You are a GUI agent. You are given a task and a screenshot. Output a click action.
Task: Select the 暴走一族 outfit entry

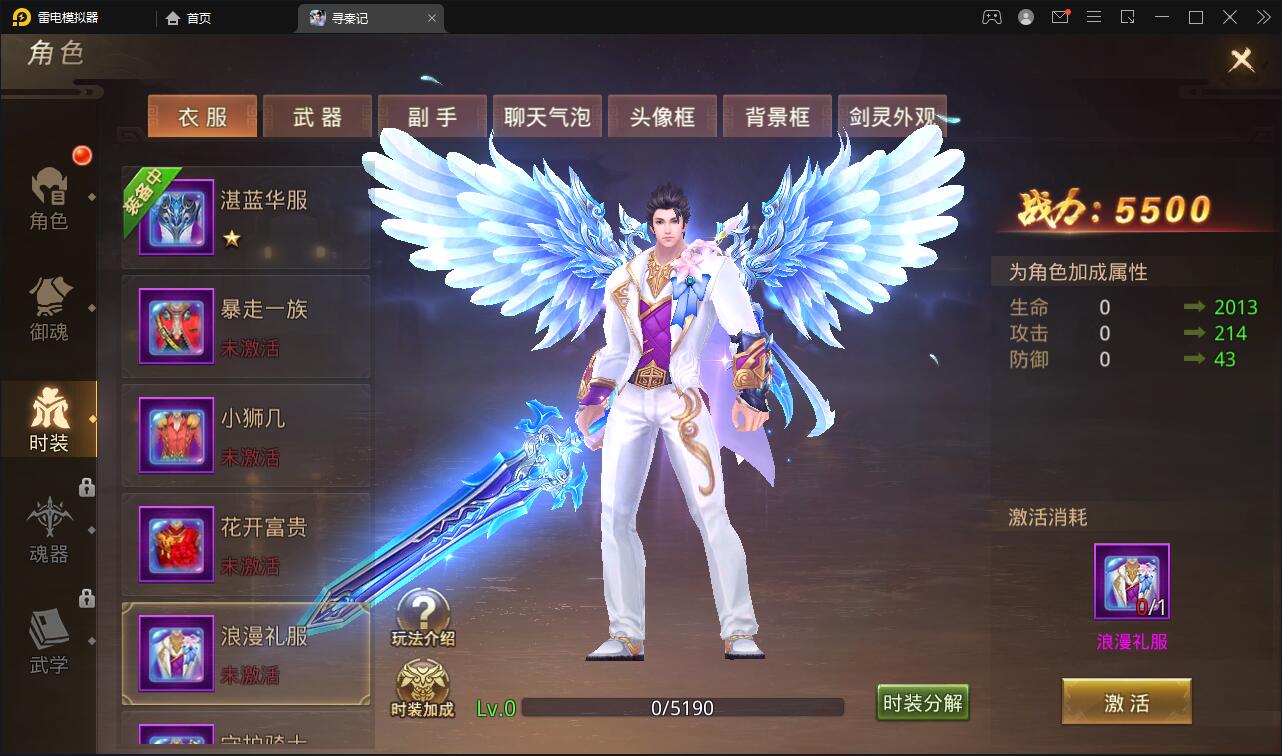coord(246,327)
